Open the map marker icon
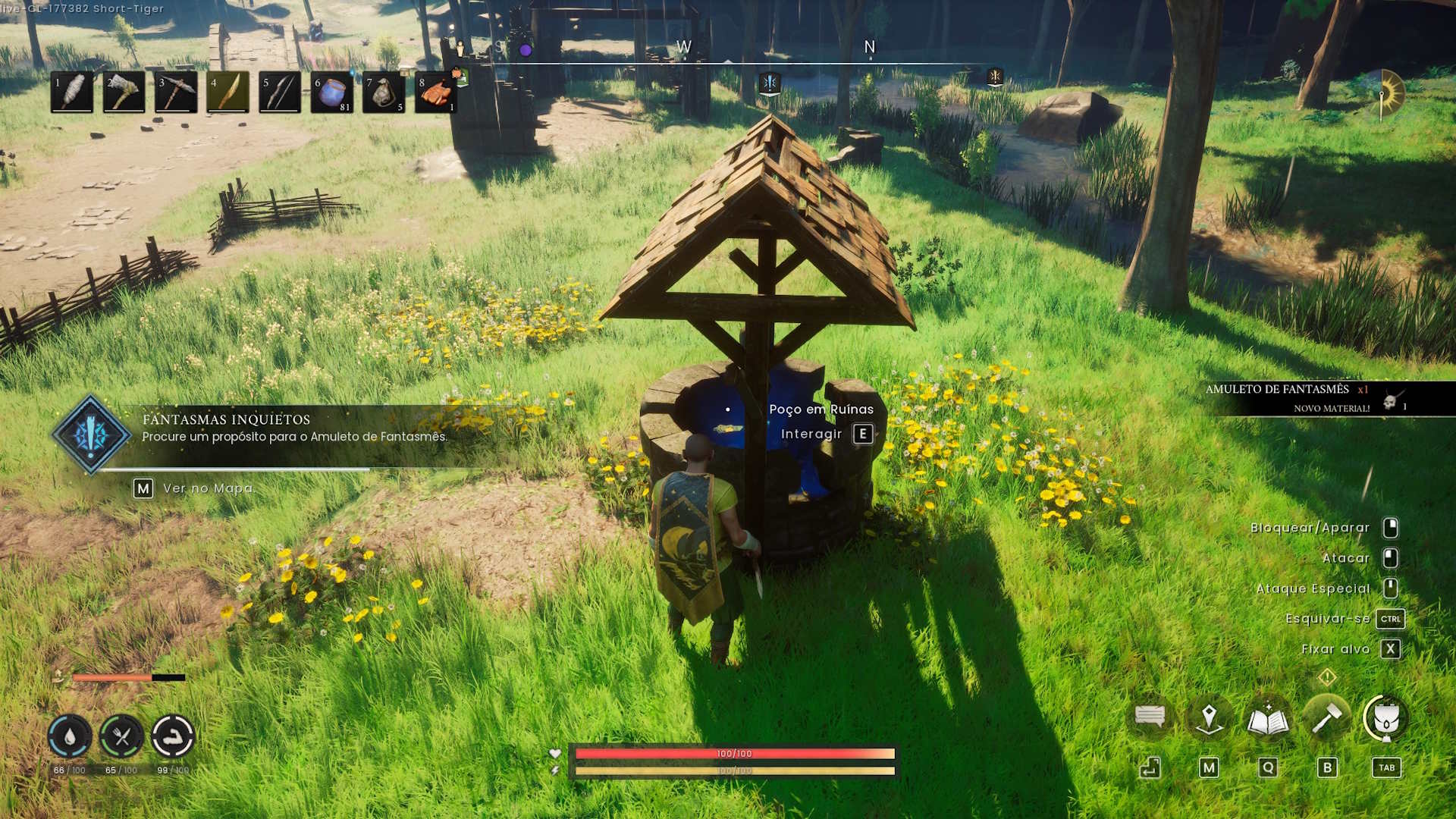 [x=1209, y=718]
